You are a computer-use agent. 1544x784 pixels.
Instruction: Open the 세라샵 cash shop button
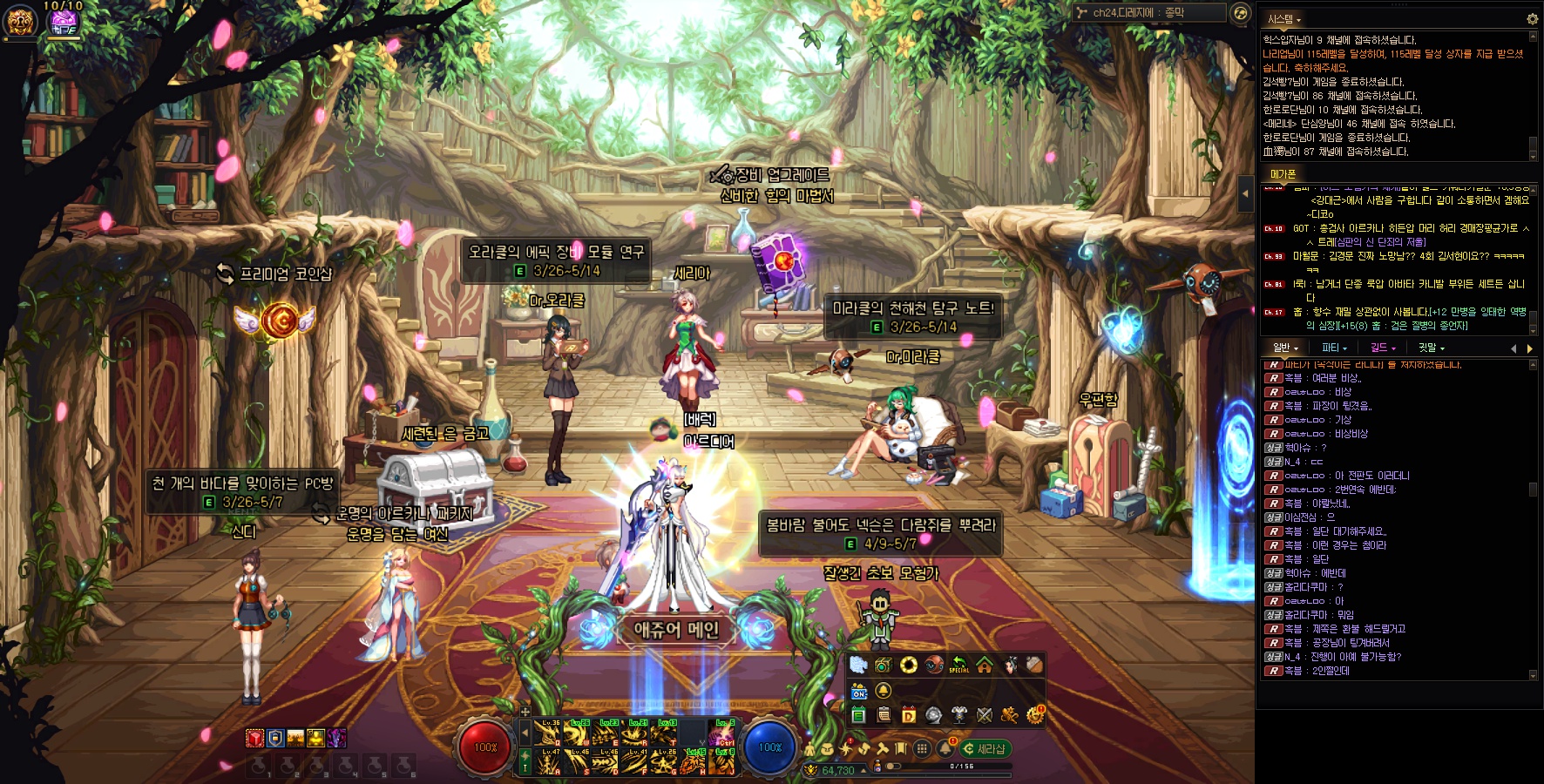pos(985,749)
